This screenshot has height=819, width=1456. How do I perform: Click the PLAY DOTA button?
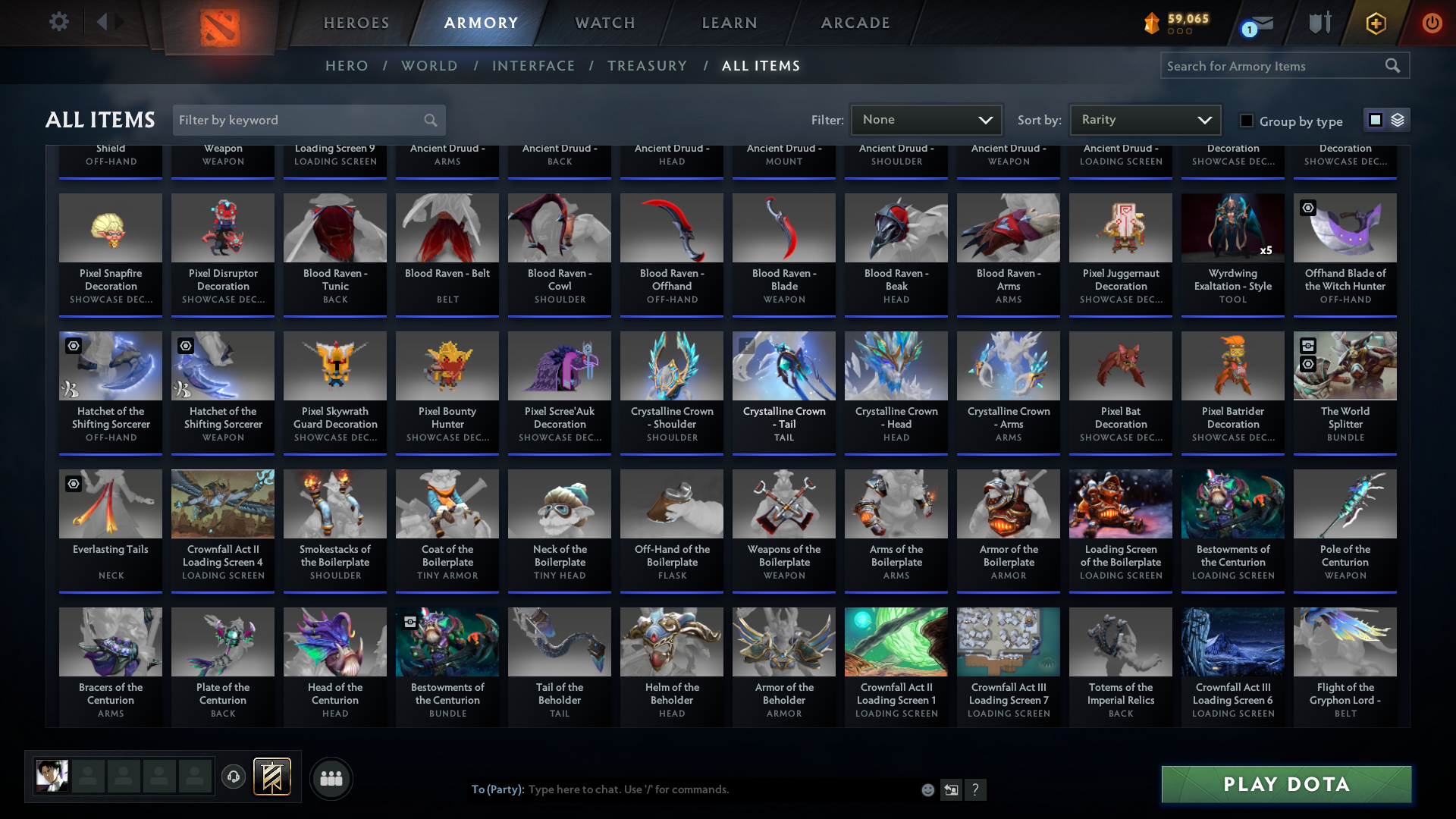pyautogui.click(x=1285, y=784)
